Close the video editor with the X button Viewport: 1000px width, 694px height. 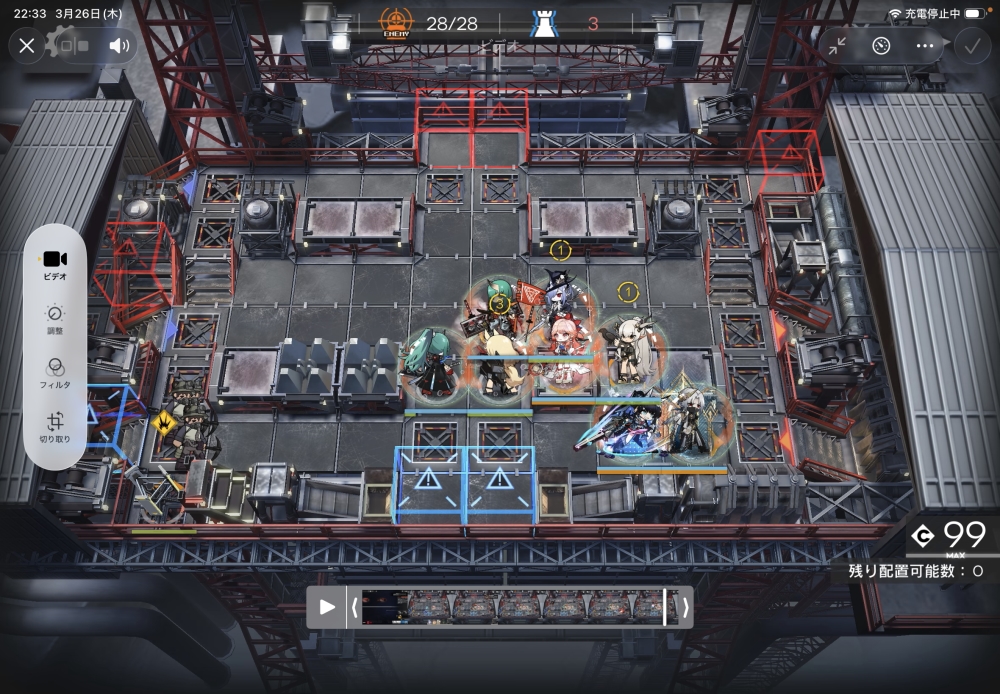click(27, 45)
